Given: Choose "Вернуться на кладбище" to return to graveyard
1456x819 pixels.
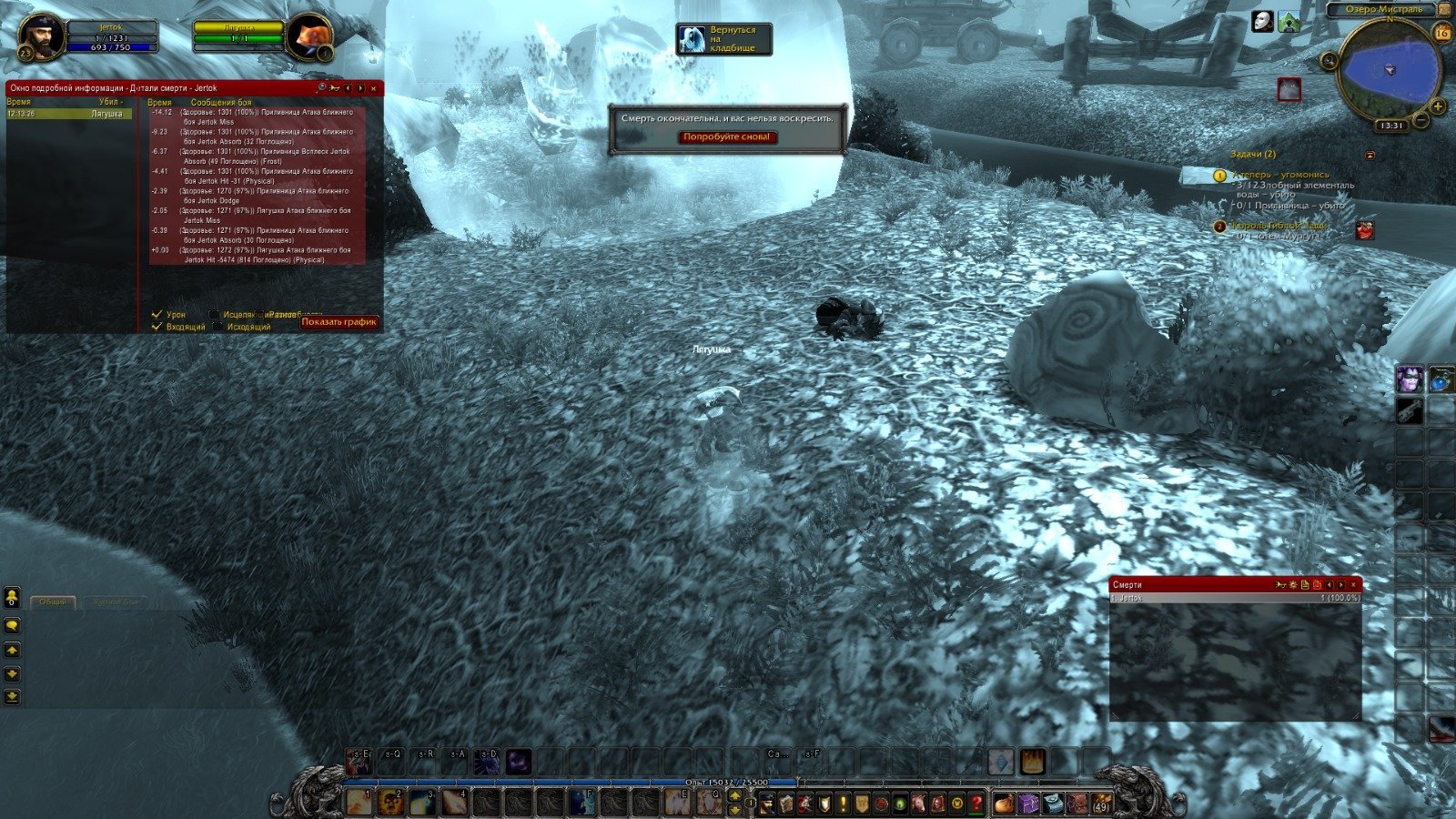Looking at the screenshot, I should click(724, 39).
